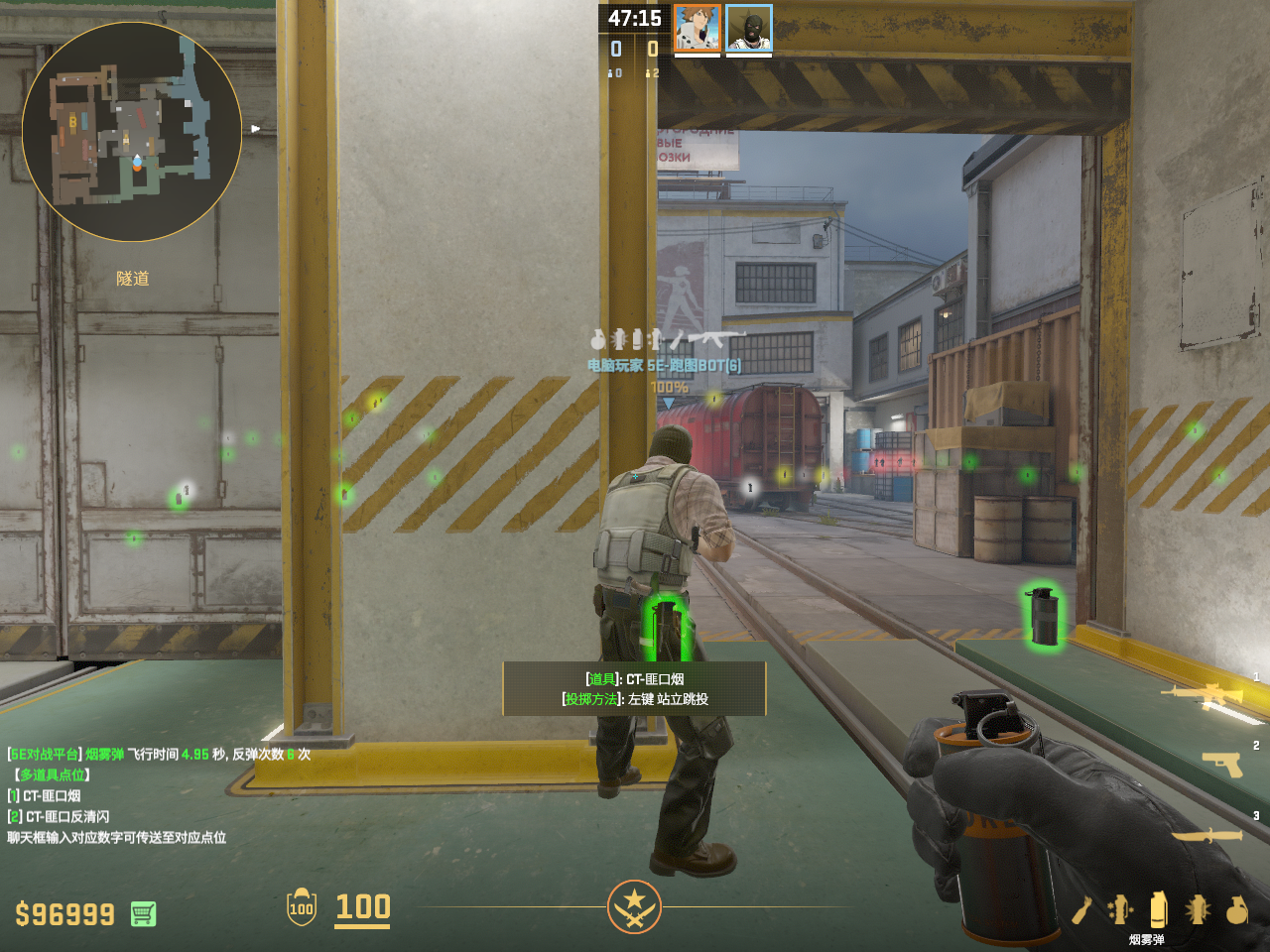This screenshot has height=952, width=1270.
Task: Choose the flashbang grenade icon
Action: click(x=1198, y=909)
